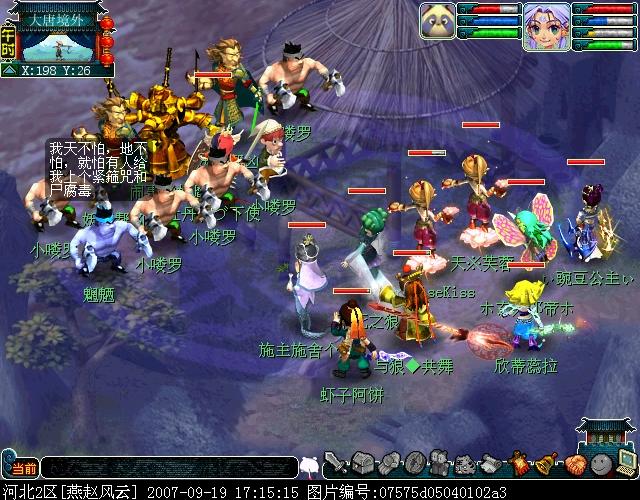Screen dimensions: 640x500
Task: Open the treasure chest inventory icon
Action: pos(362,464)
